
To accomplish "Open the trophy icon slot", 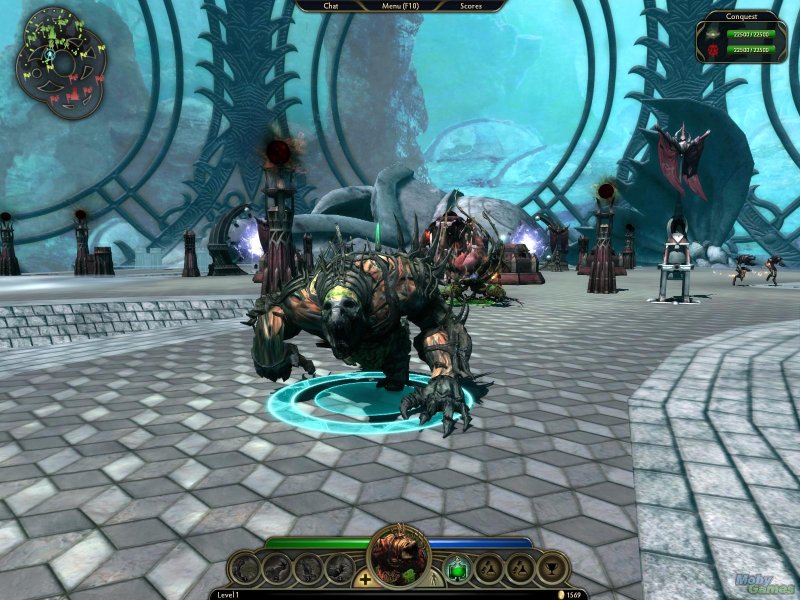I will pos(551,569).
